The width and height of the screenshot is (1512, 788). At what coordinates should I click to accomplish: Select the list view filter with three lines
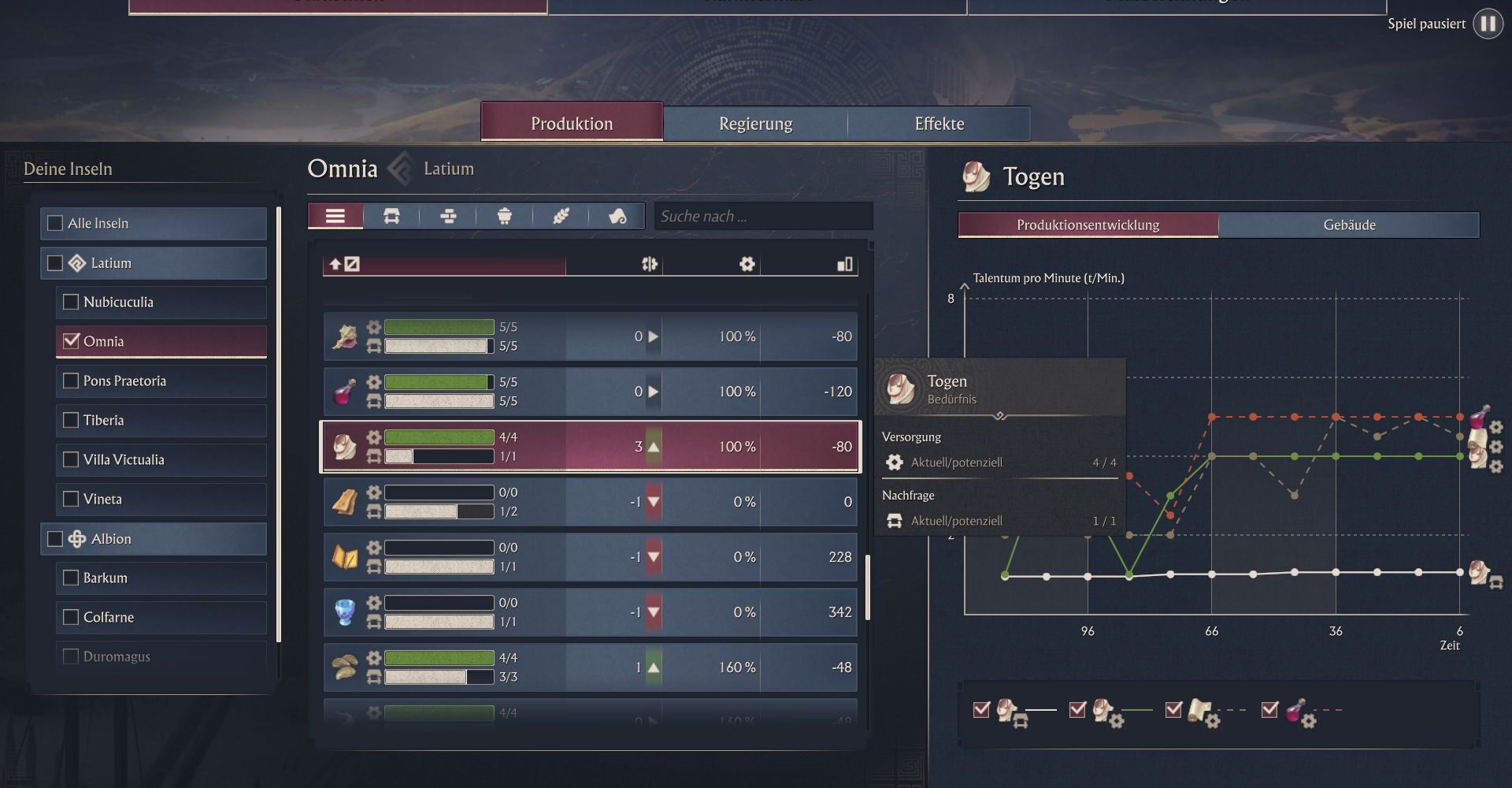(x=335, y=217)
